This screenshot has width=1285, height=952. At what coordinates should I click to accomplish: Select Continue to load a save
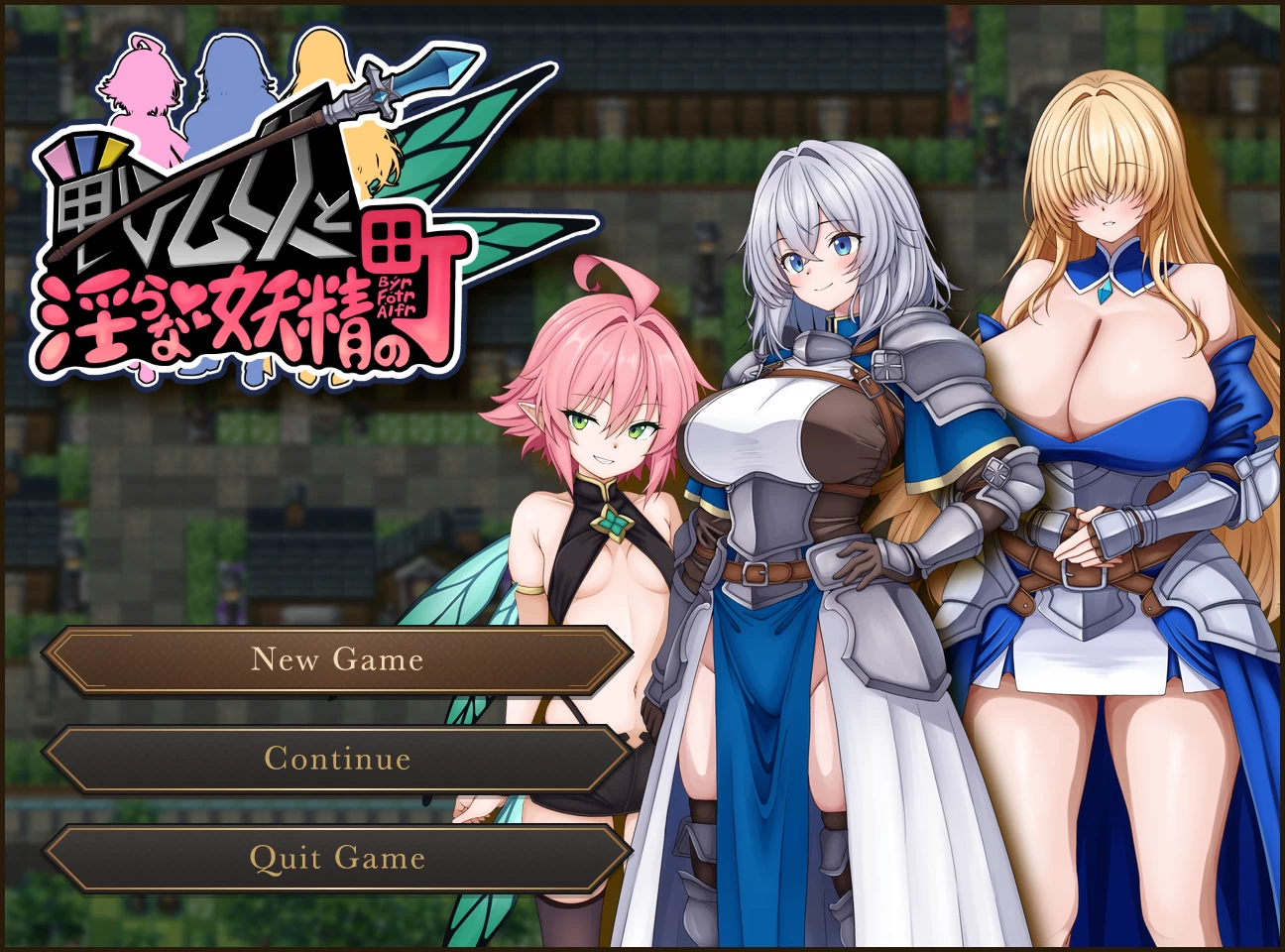337,759
